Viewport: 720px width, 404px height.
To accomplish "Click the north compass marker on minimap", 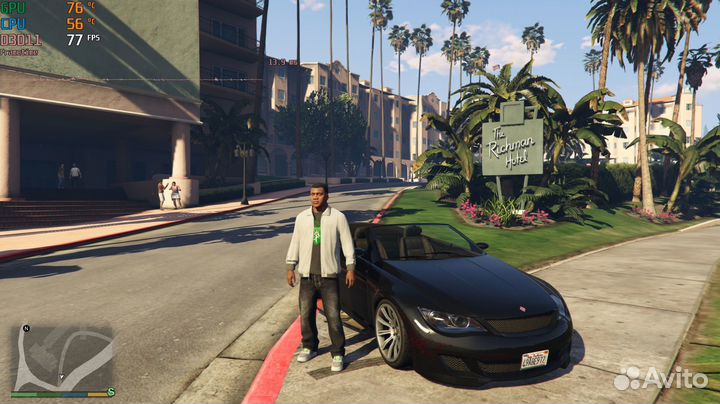I will click(x=27, y=329).
